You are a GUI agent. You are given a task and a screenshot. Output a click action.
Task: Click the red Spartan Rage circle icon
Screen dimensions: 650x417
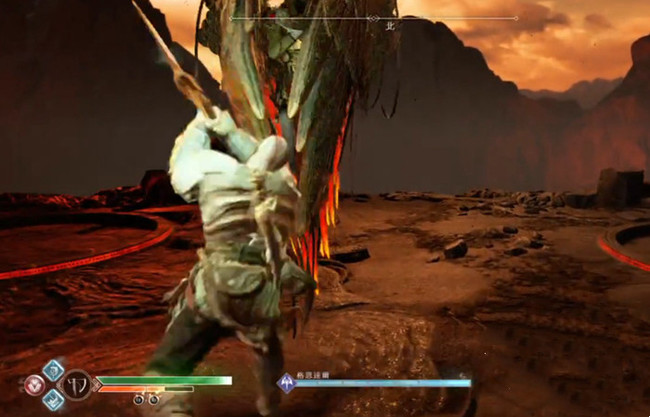(x=35, y=385)
